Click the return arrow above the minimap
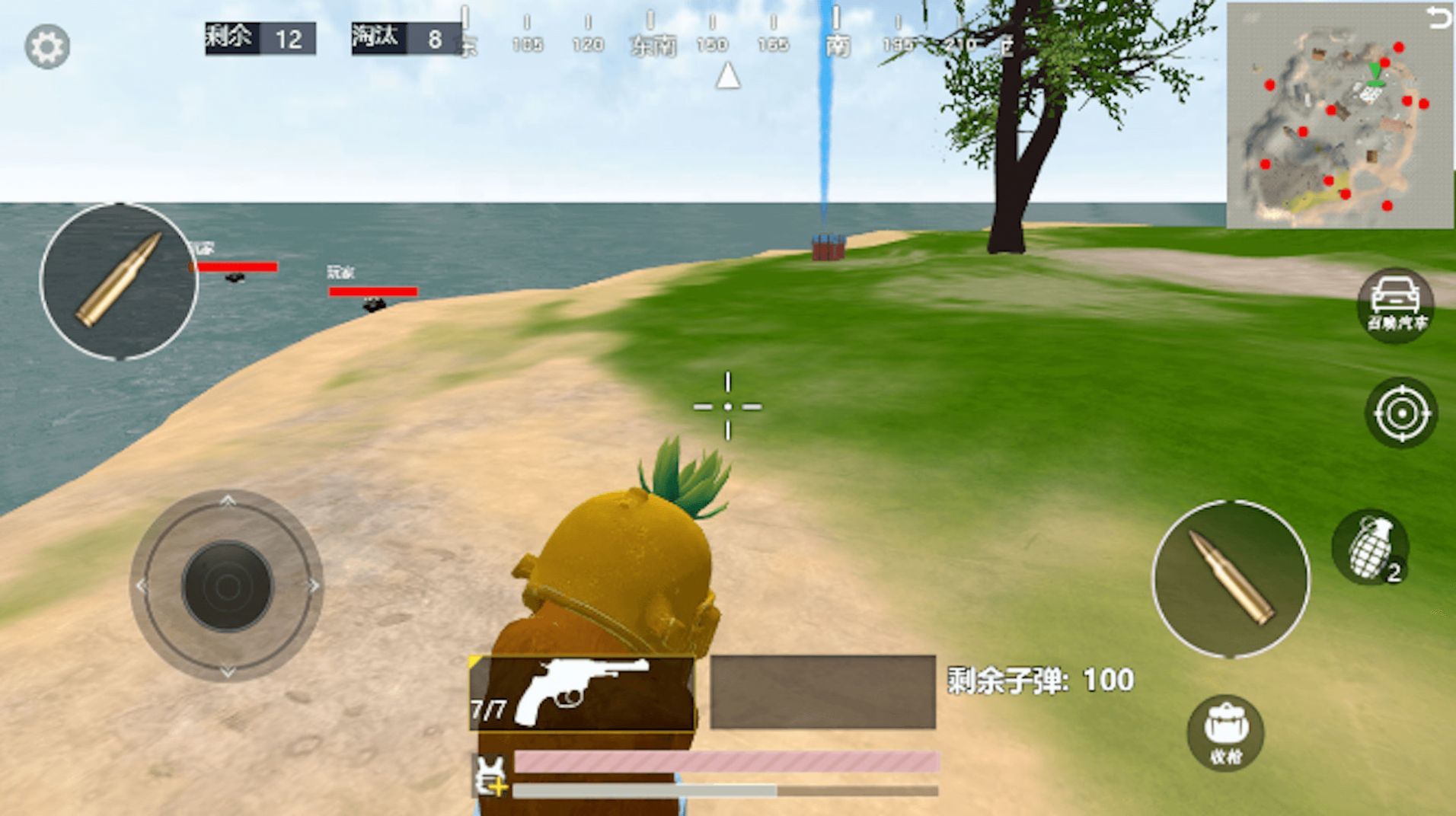 1438,18
